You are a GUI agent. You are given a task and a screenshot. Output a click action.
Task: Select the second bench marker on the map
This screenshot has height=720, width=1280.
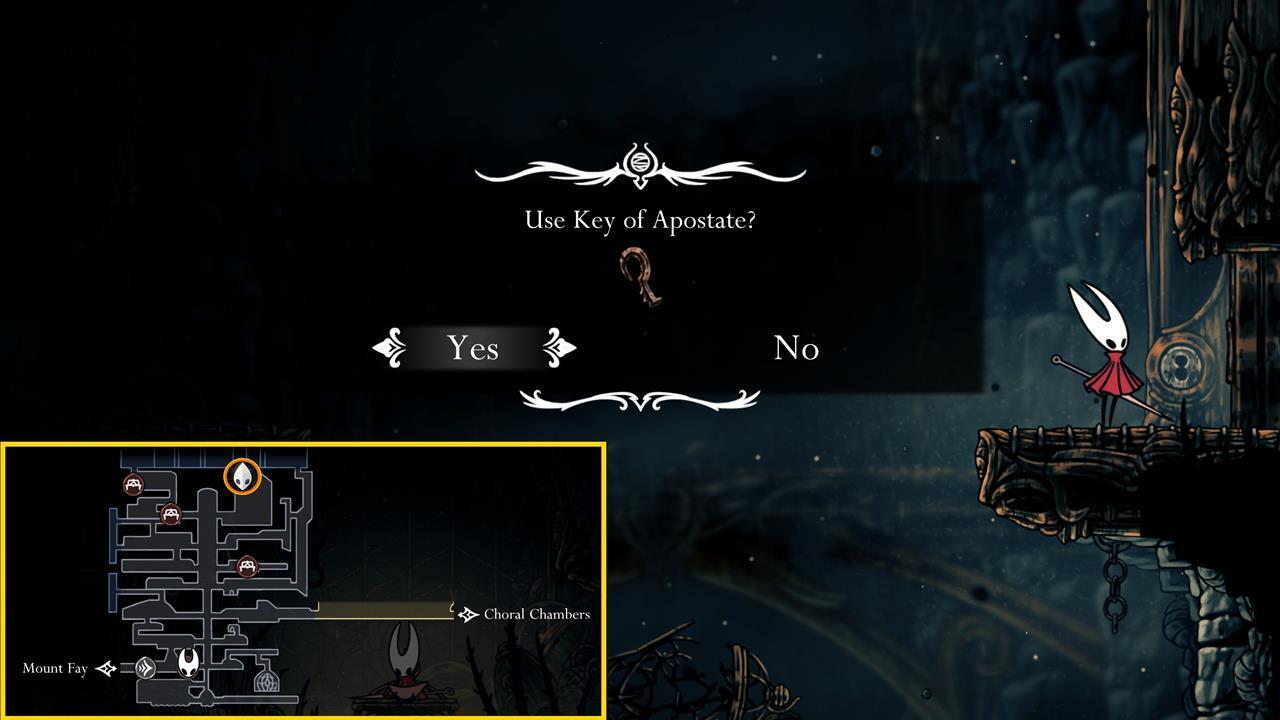(170, 515)
